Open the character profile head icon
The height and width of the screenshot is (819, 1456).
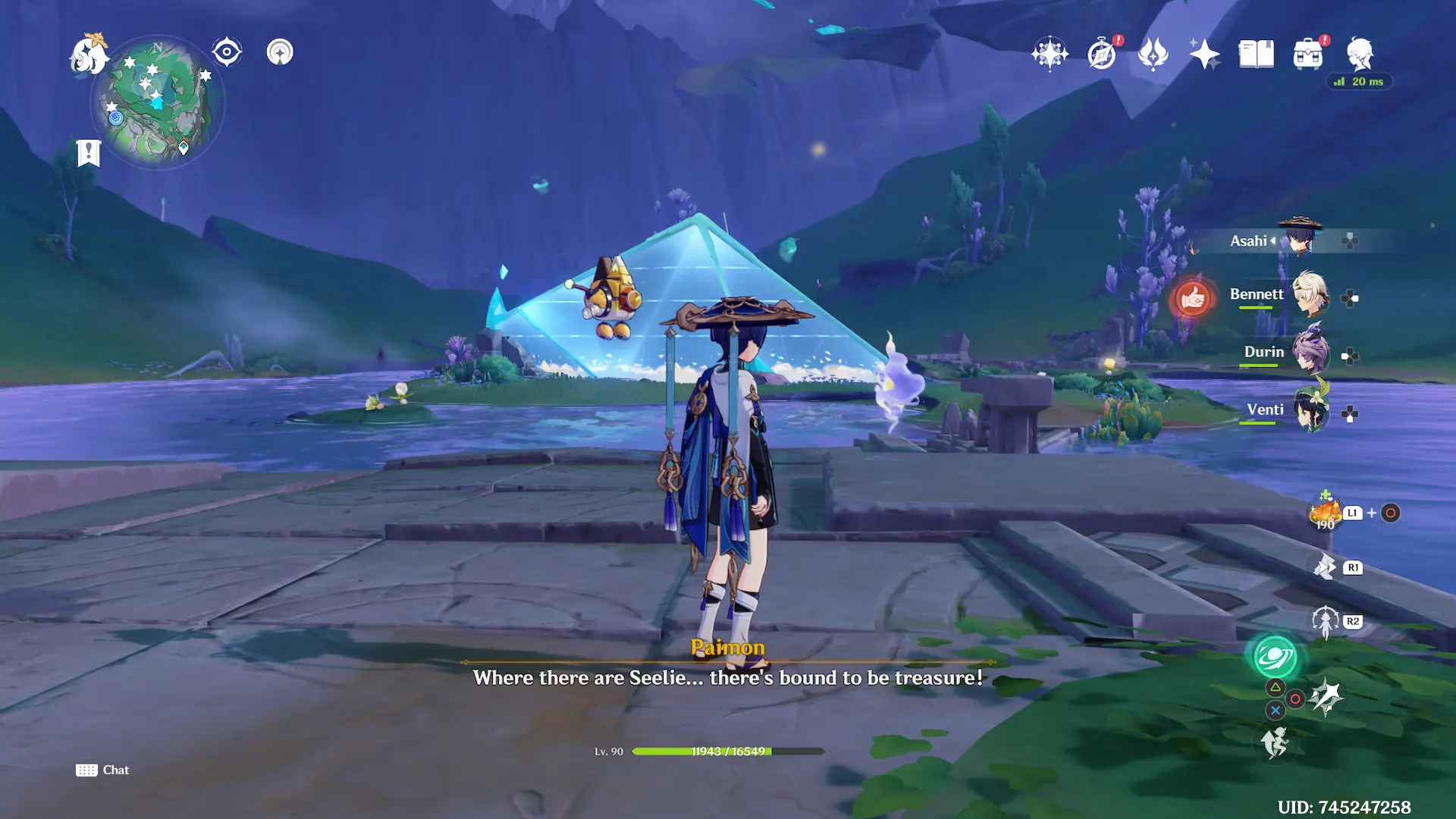pos(1360,54)
